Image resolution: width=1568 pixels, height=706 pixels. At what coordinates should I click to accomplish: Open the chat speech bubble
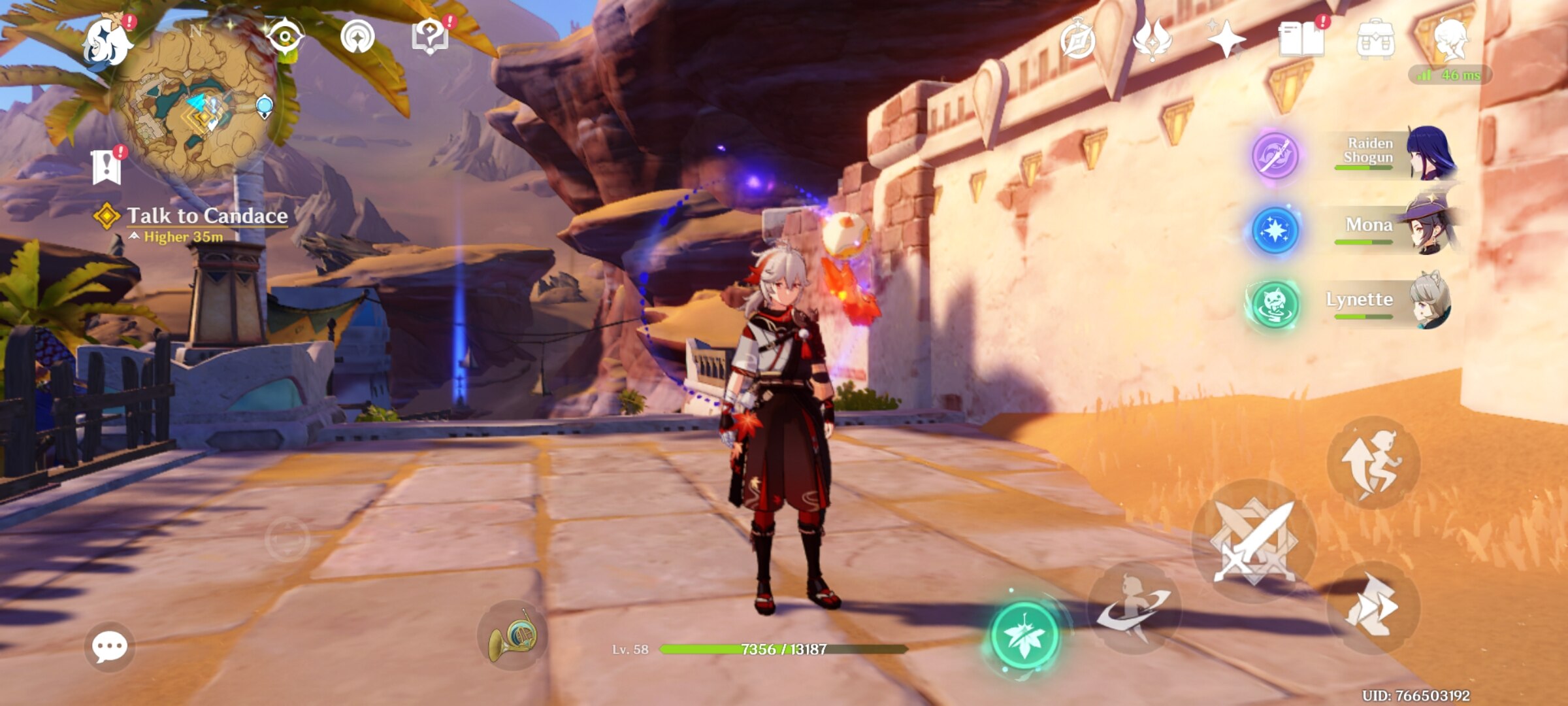[x=109, y=647]
